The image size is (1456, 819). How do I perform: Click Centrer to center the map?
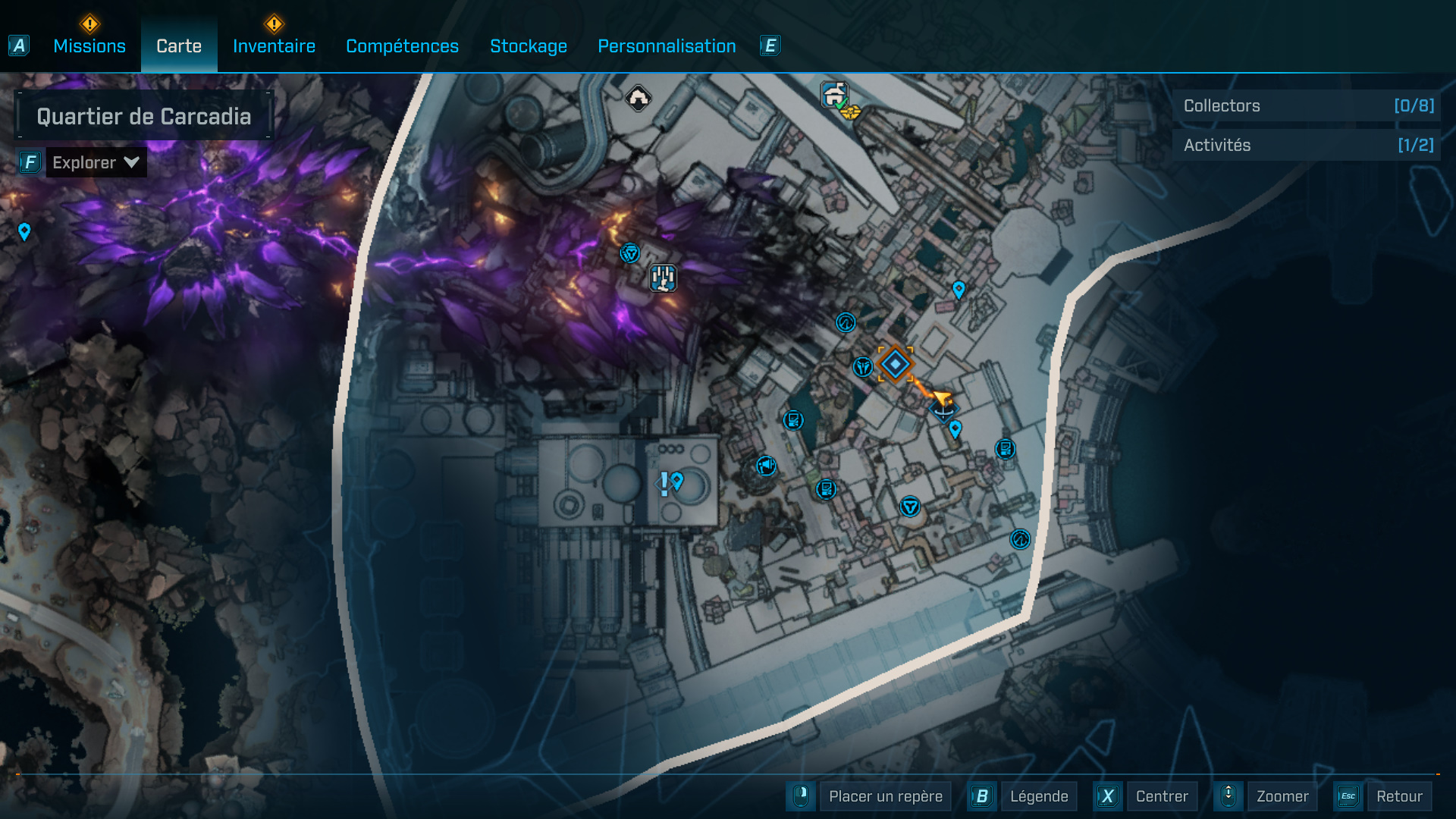click(1162, 796)
